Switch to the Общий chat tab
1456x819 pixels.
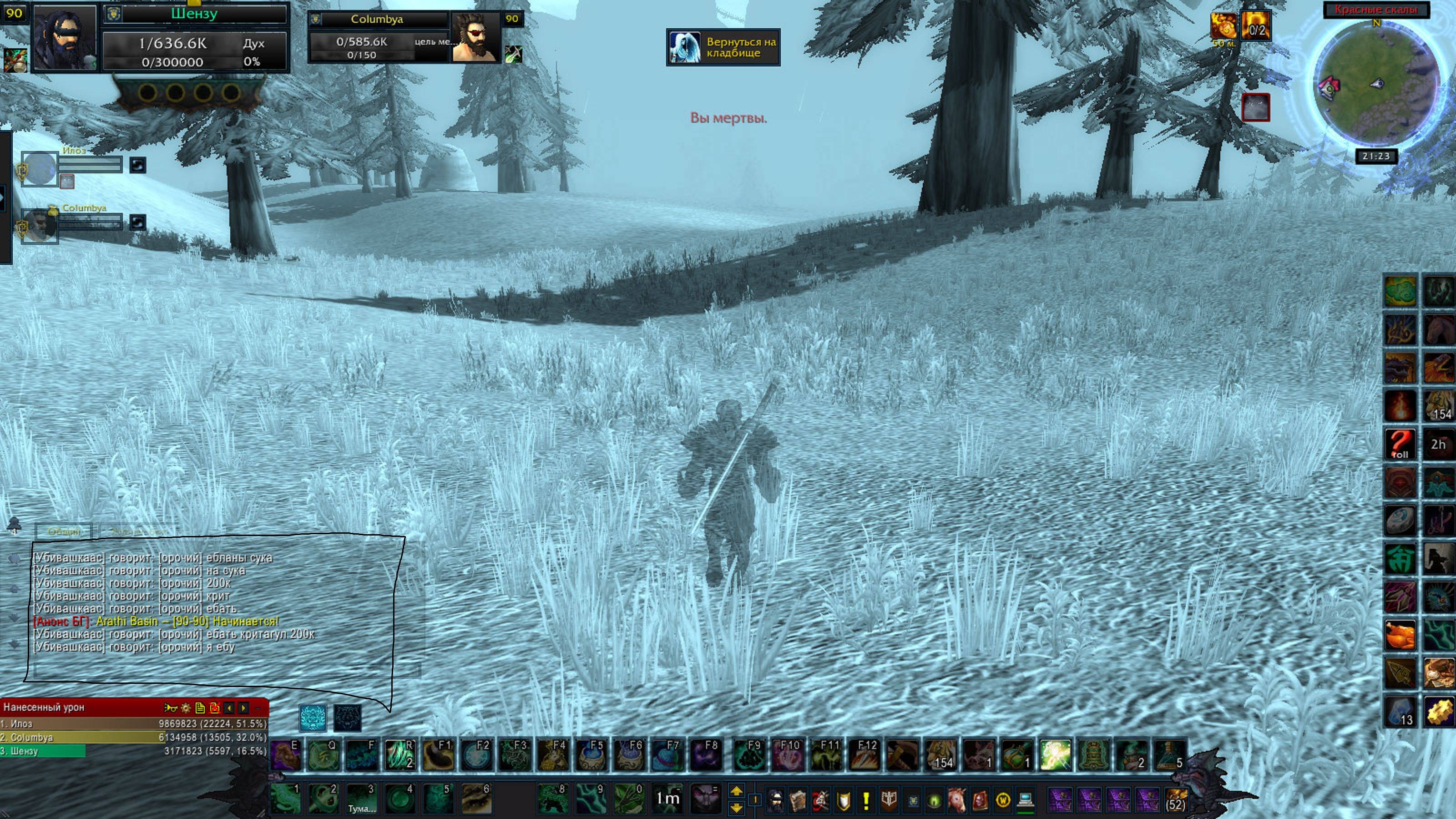pyautogui.click(x=64, y=531)
